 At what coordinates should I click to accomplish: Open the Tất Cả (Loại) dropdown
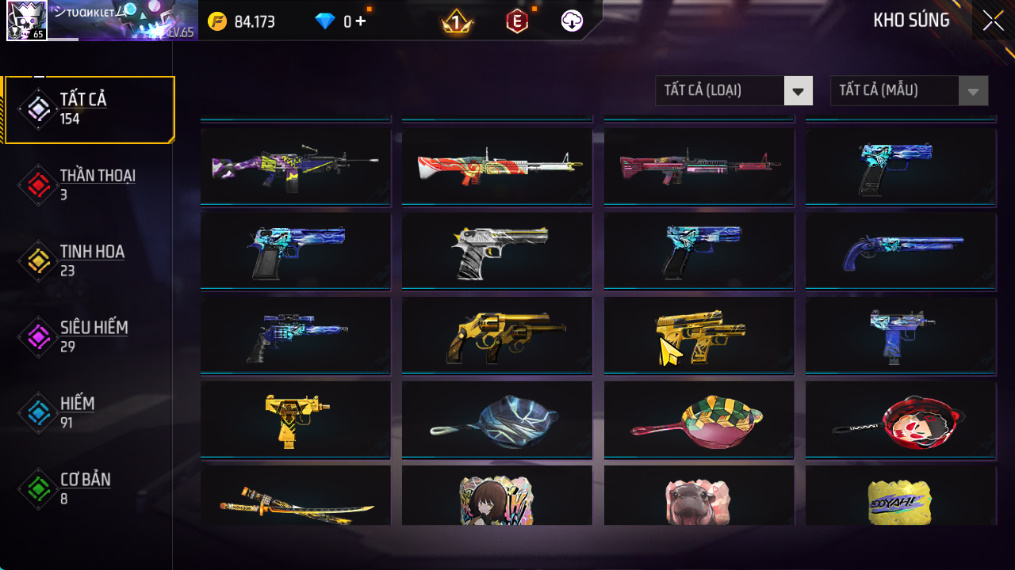click(733, 91)
